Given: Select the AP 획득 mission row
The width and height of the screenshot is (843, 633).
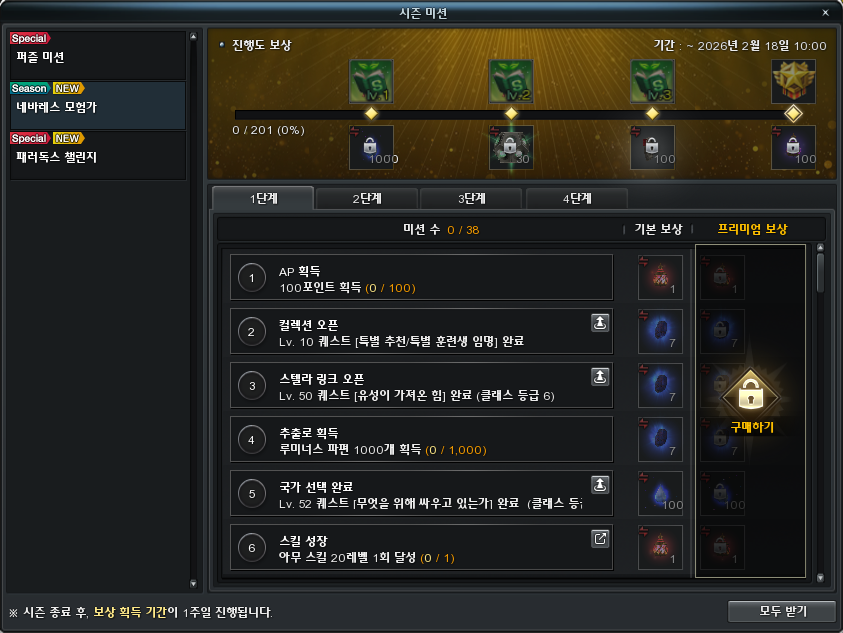Looking at the screenshot, I should 420,277.
